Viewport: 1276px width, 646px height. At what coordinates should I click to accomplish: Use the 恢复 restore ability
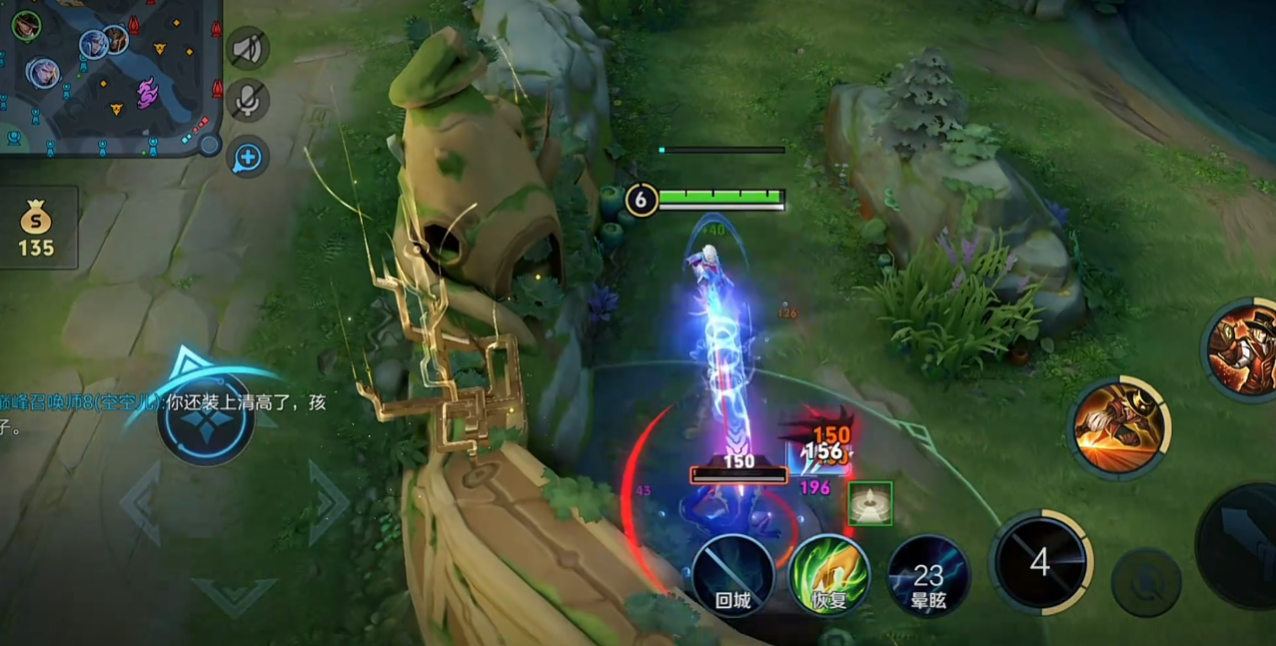click(x=829, y=575)
